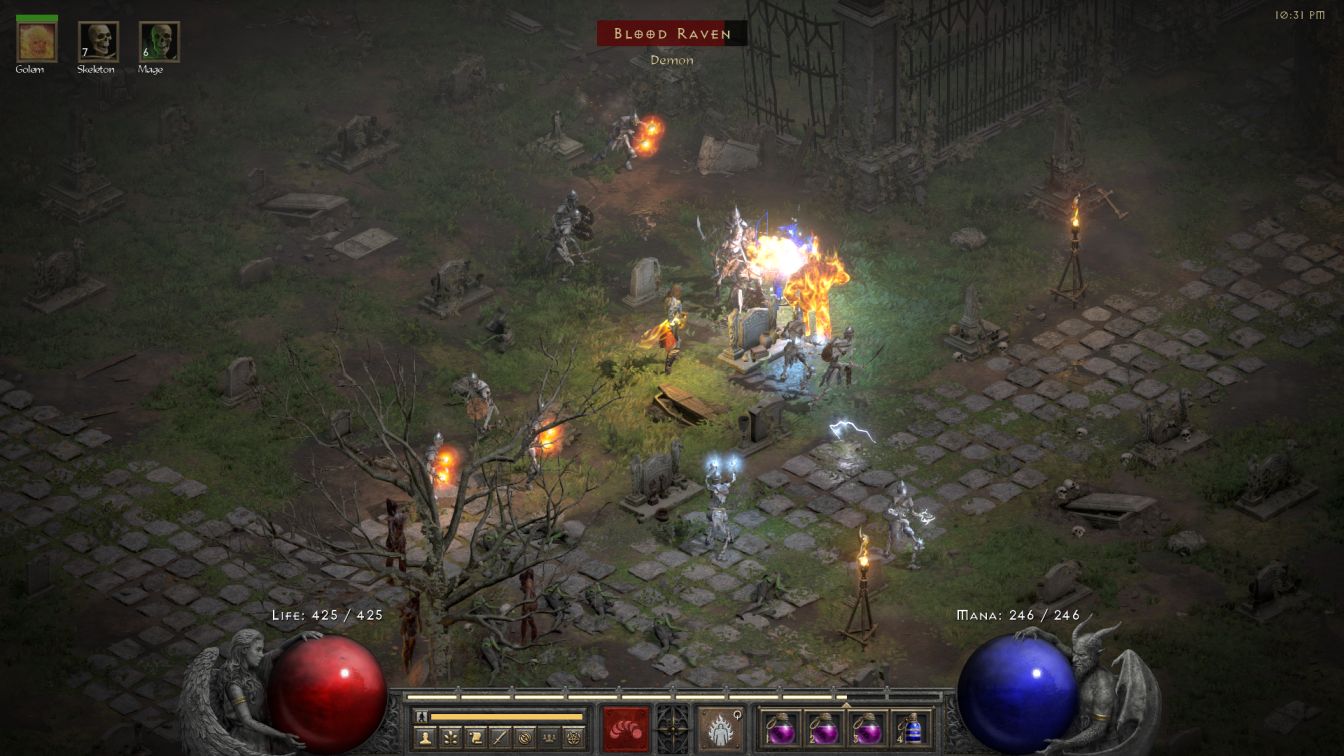The width and height of the screenshot is (1344, 756).
Task: Open the skill tree branch icon
Action: click(x=449, y=738)
